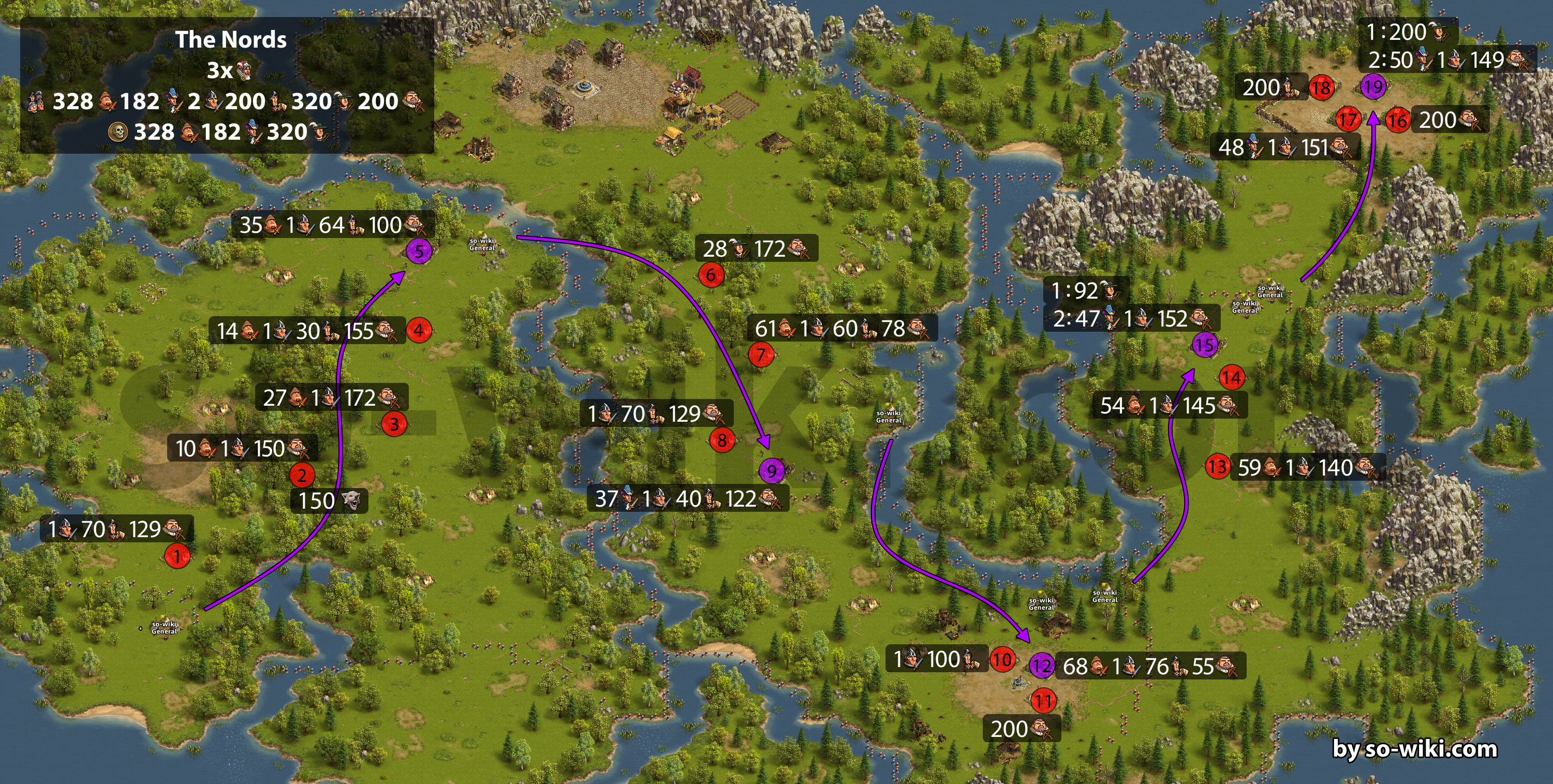Choose red camp marker number 8
Viewport: 1553px width, 784px height.
721,440
